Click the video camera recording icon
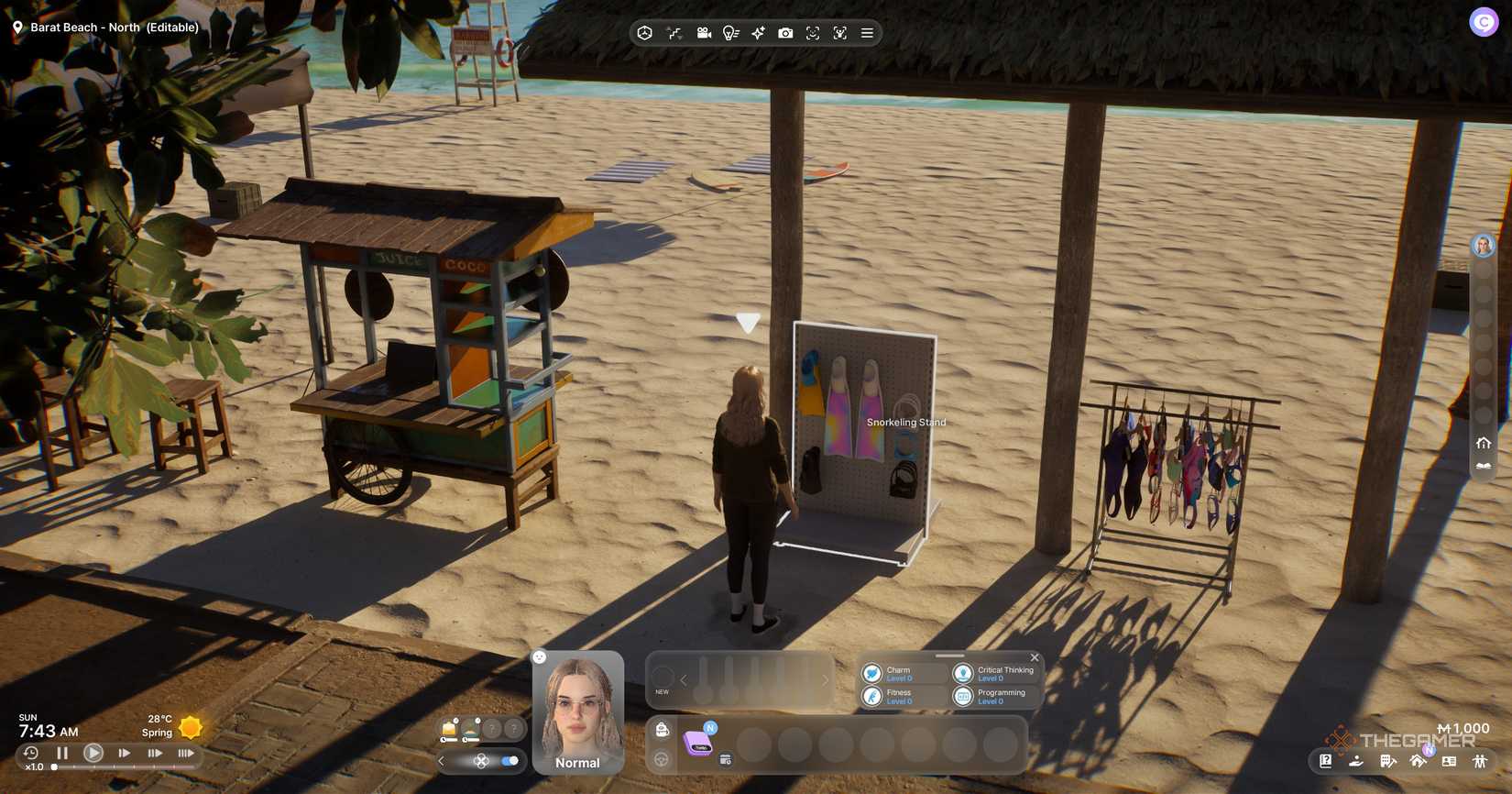 pos(704,33)
